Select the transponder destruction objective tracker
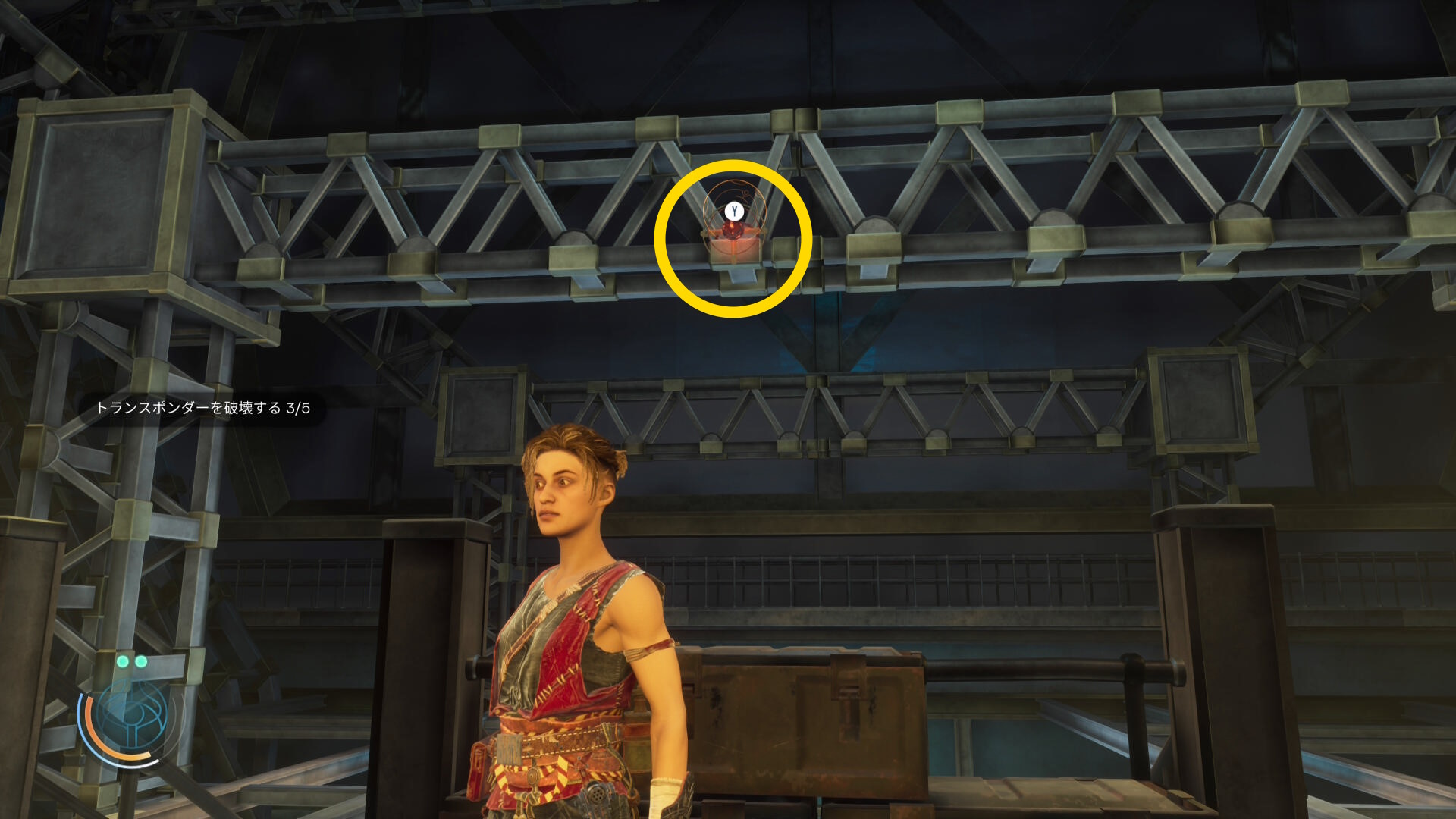 [x=202, y=408]
